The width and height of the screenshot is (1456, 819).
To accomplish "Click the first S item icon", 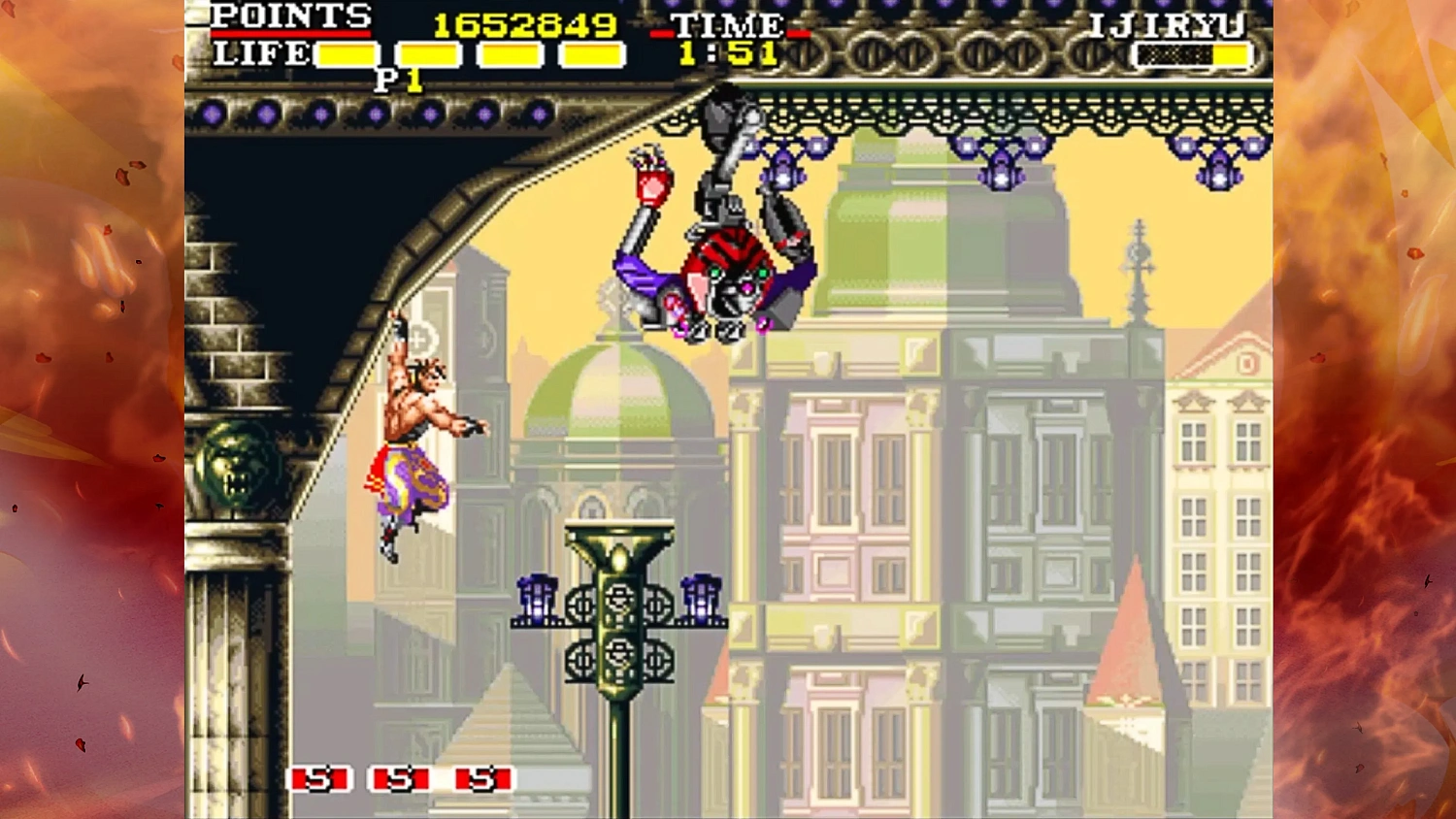I will pyautogui.click(x=321, y=777).
